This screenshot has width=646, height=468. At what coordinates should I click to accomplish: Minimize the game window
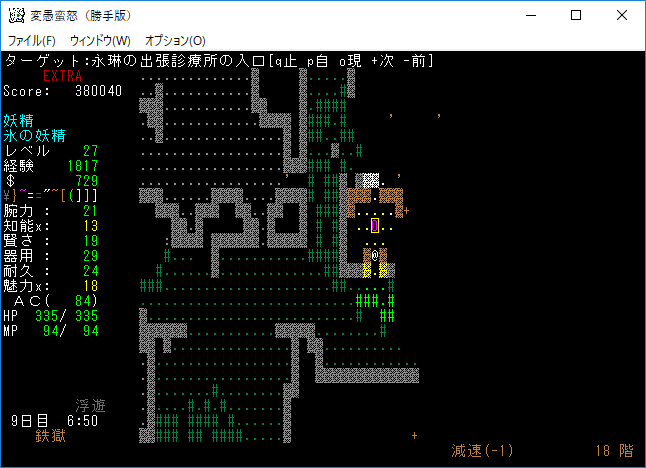pos(530,15)
